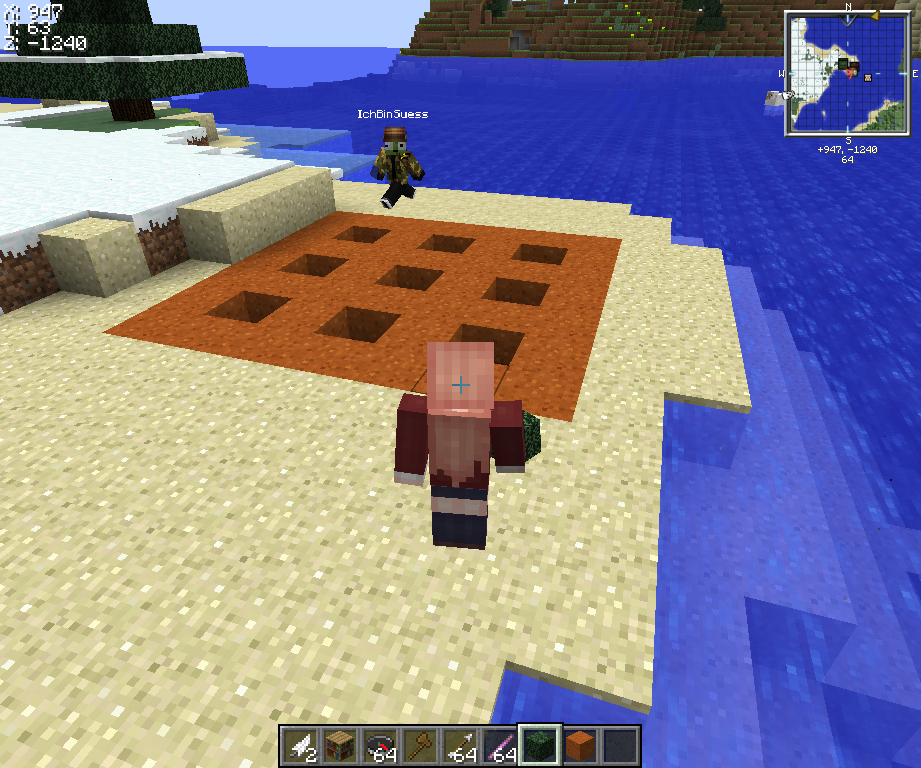
Task: Choose the orange clay block slot
Action: (x=580, y=746)
